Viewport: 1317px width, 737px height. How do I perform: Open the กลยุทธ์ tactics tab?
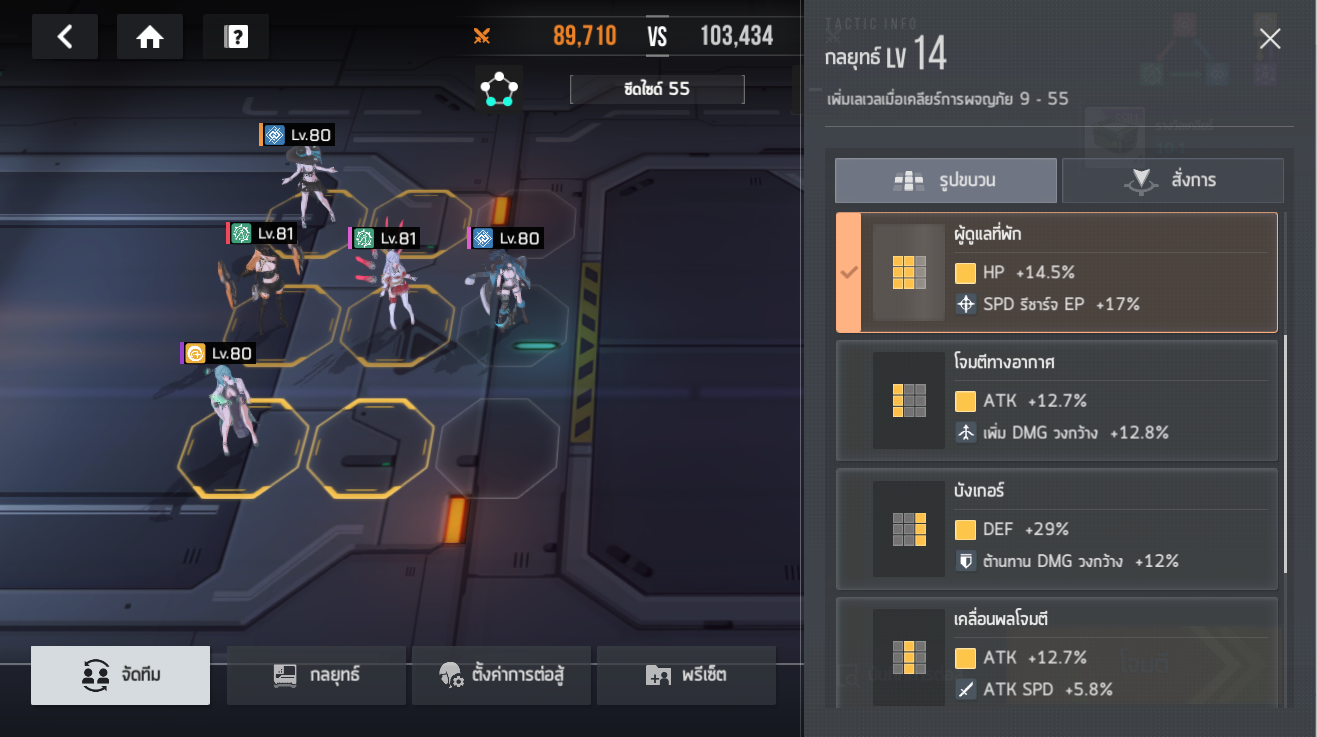pyautogui.click(x=316, y=675)
